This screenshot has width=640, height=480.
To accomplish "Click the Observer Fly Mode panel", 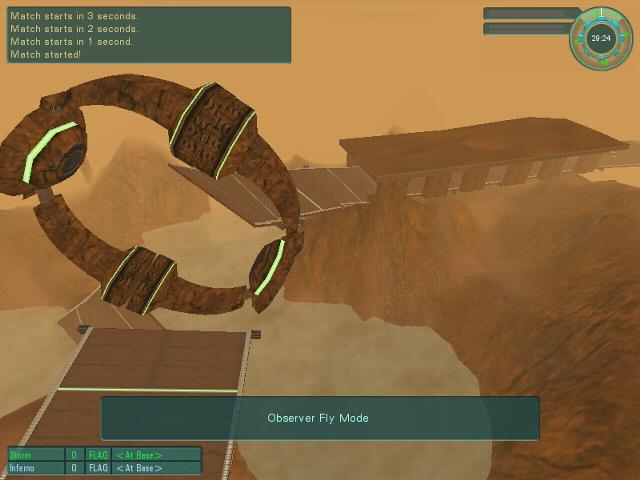I will click(x=319, y=418).
